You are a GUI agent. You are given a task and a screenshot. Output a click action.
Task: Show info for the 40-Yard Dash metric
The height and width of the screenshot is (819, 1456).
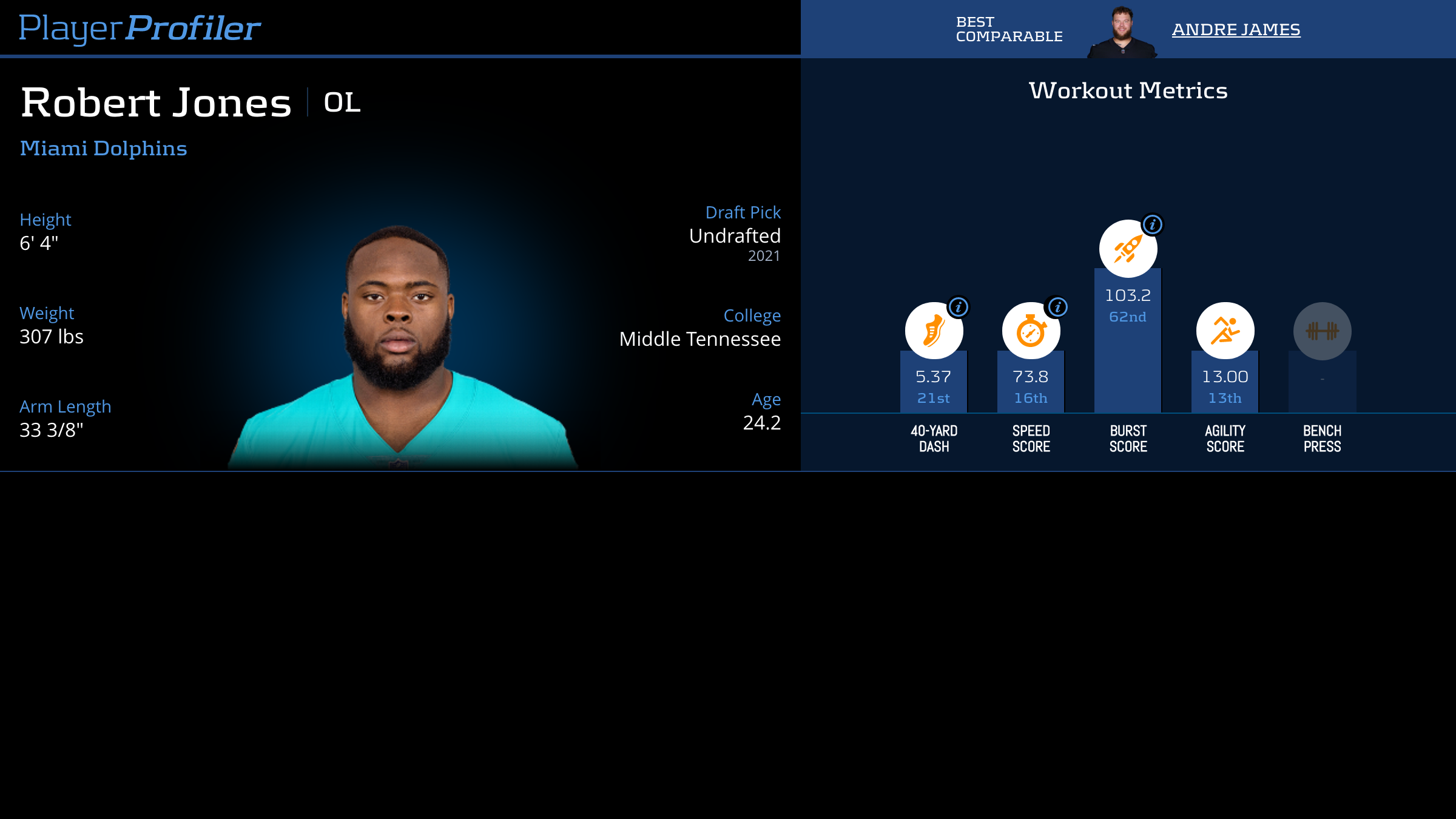tap(959, 307)
